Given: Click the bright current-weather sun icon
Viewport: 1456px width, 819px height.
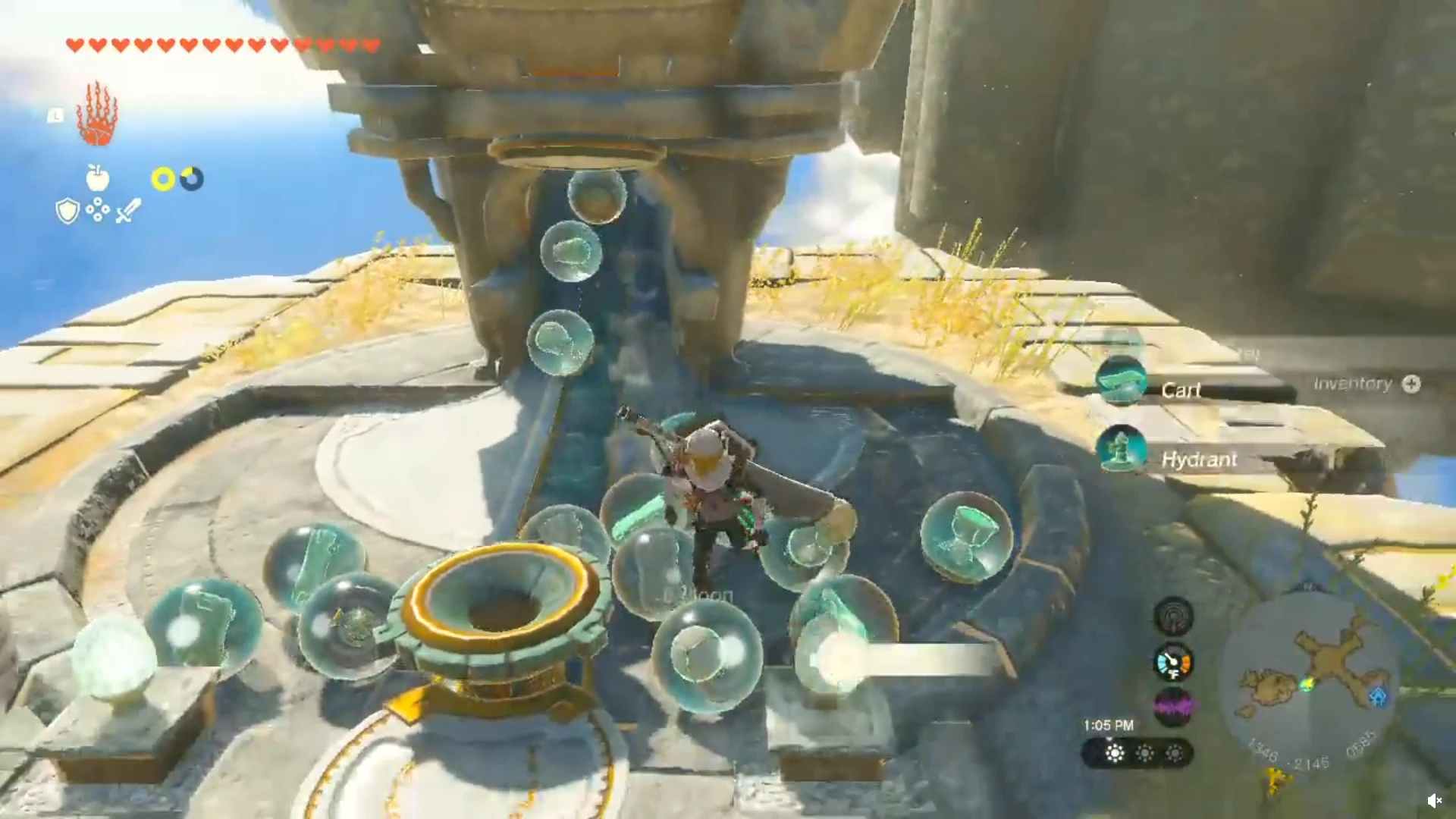Looking at the screenshot, I should click(1114, 753).
